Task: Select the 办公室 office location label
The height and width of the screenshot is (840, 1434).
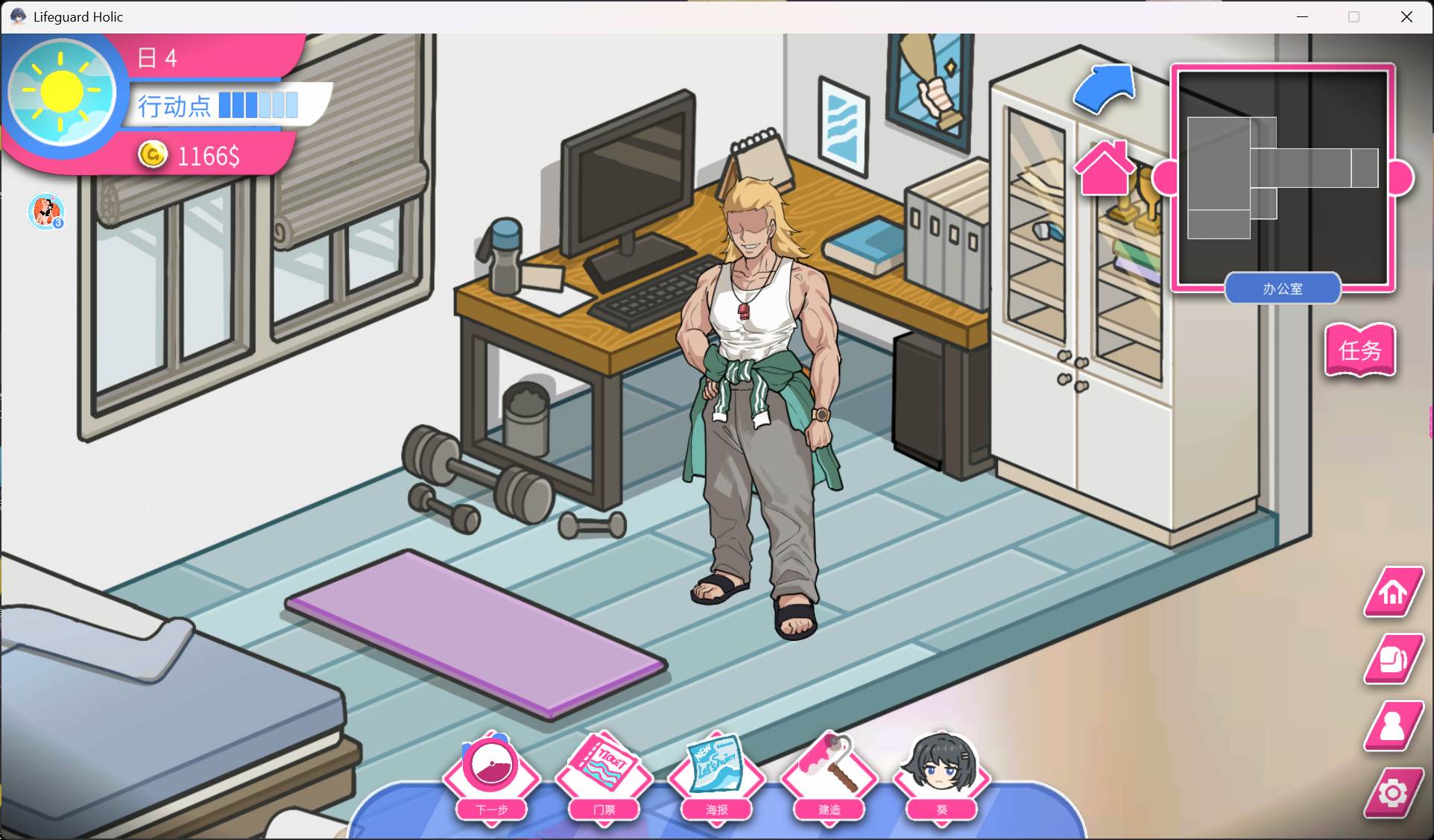Action: pos(1282,288)
